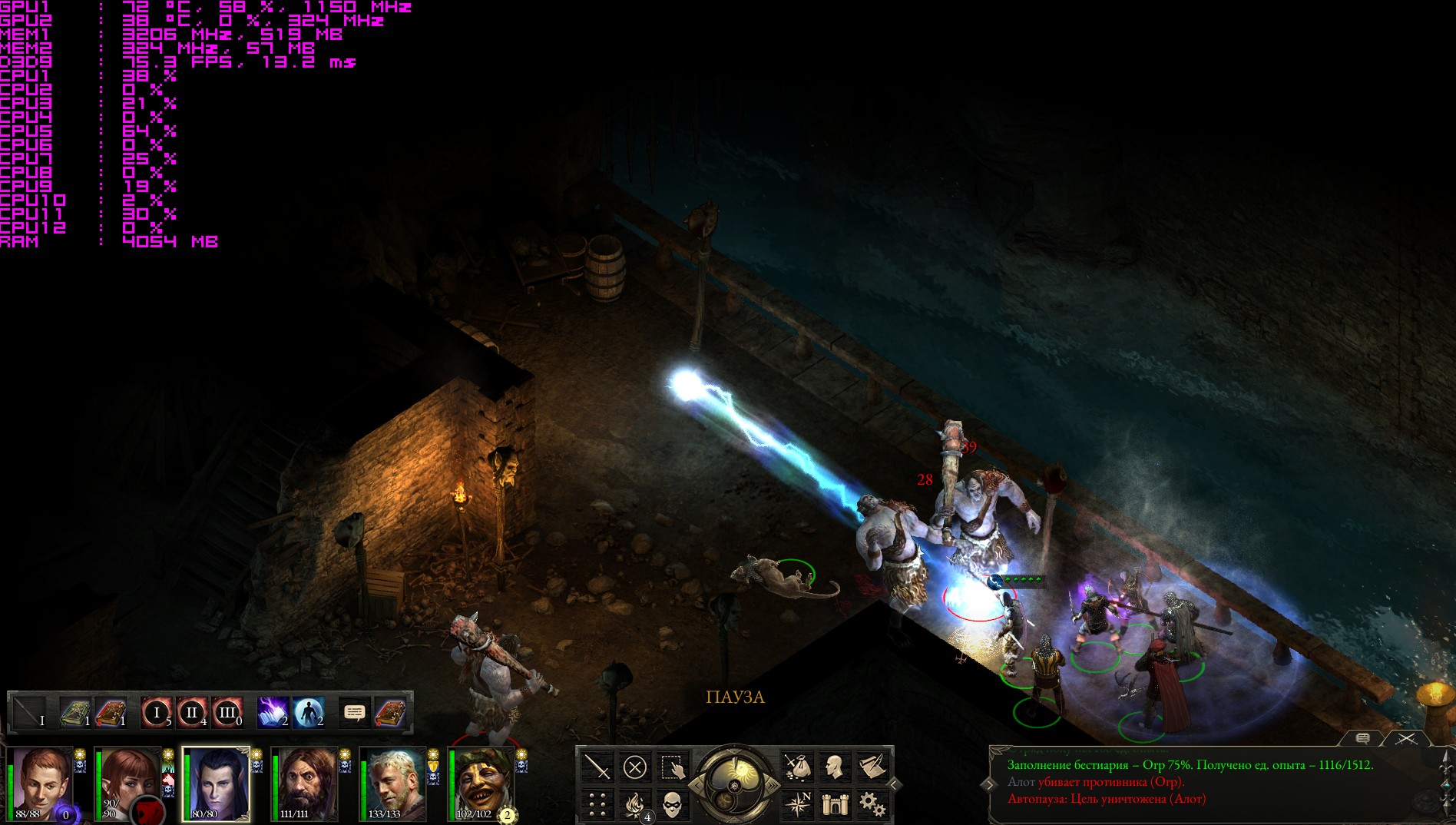Image resolution: width=1456 pixels, height=825 pixels.
Task: Select the highlighted dark-haired elf wizard portrait
Action: [x=215, y=784]
